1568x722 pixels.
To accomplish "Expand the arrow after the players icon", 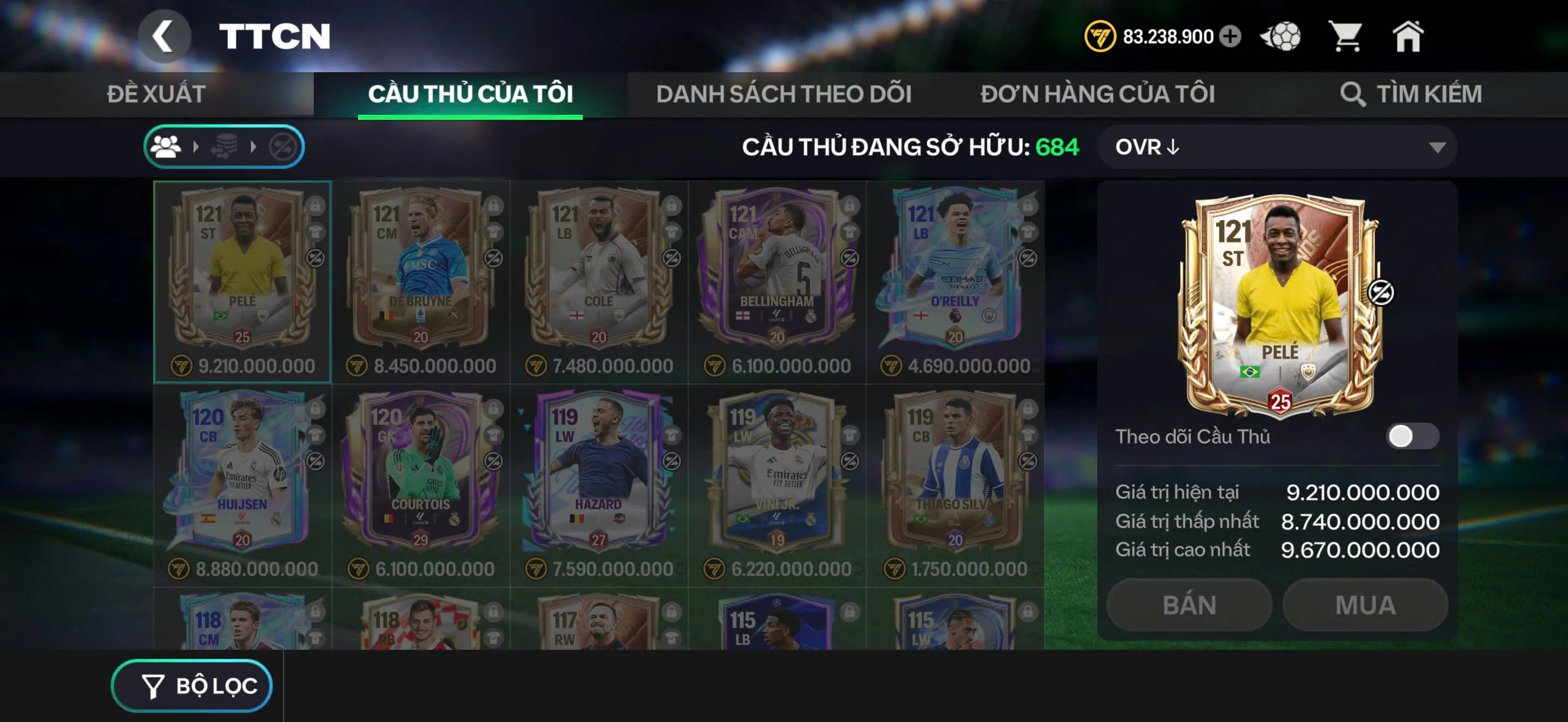I will (196, 146).
